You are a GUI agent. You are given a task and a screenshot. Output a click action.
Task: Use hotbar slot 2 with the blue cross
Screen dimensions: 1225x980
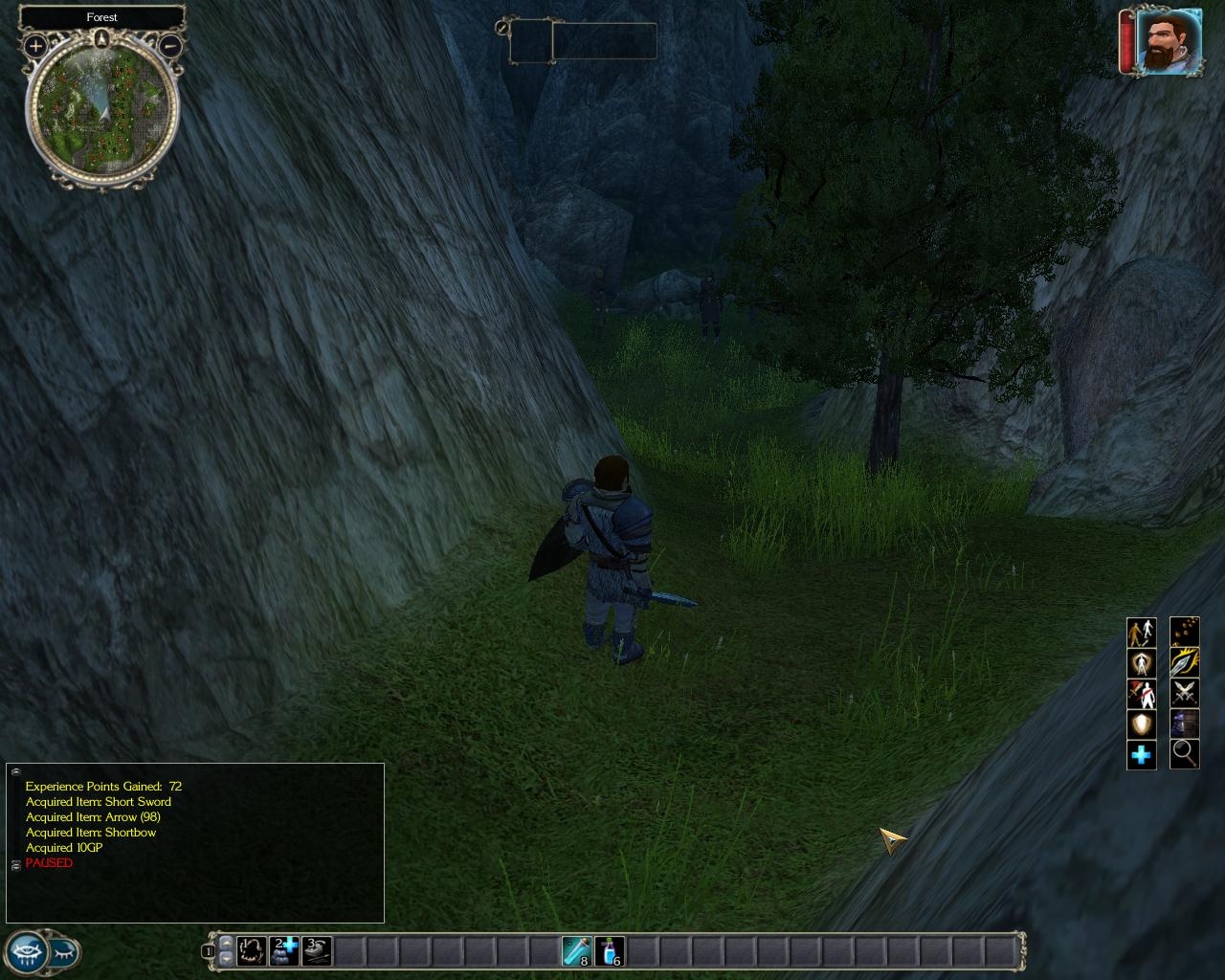point(285,950)
